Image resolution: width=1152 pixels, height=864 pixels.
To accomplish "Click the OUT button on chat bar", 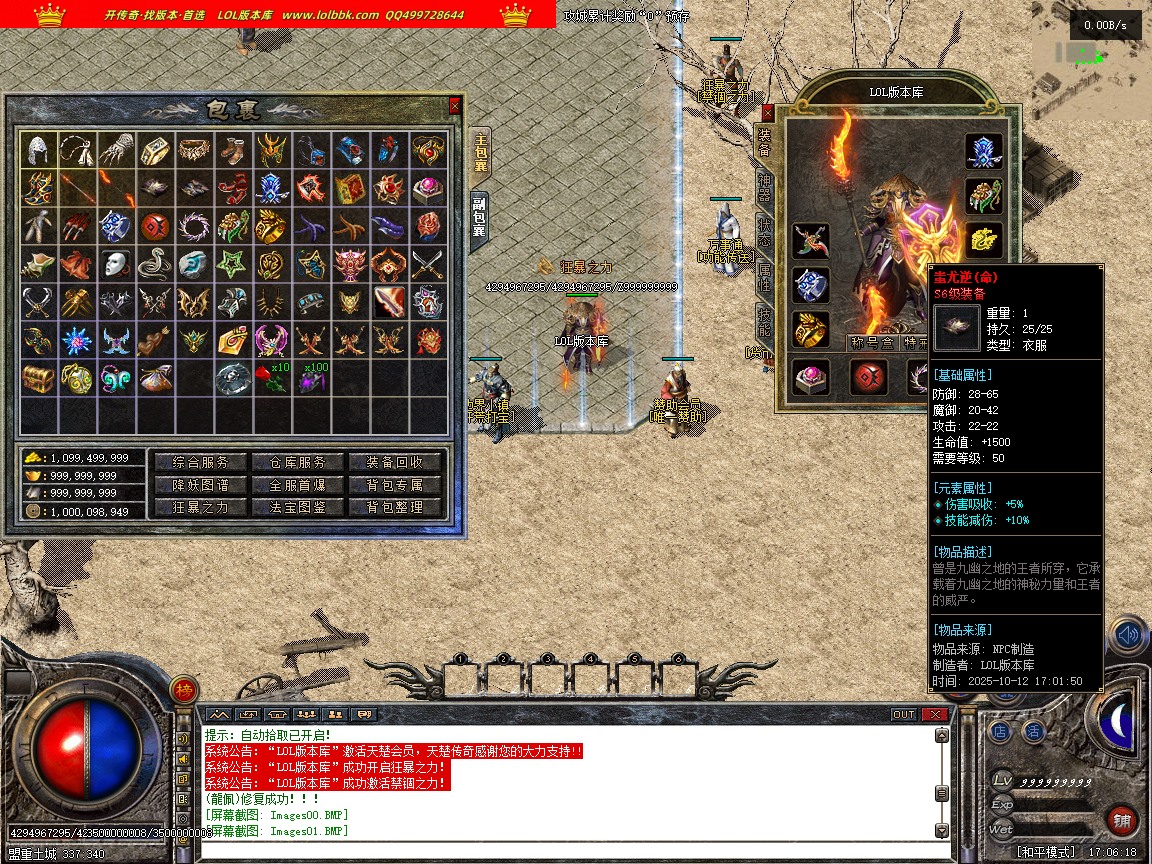I will pyautogui.click(x=904, y=714).
